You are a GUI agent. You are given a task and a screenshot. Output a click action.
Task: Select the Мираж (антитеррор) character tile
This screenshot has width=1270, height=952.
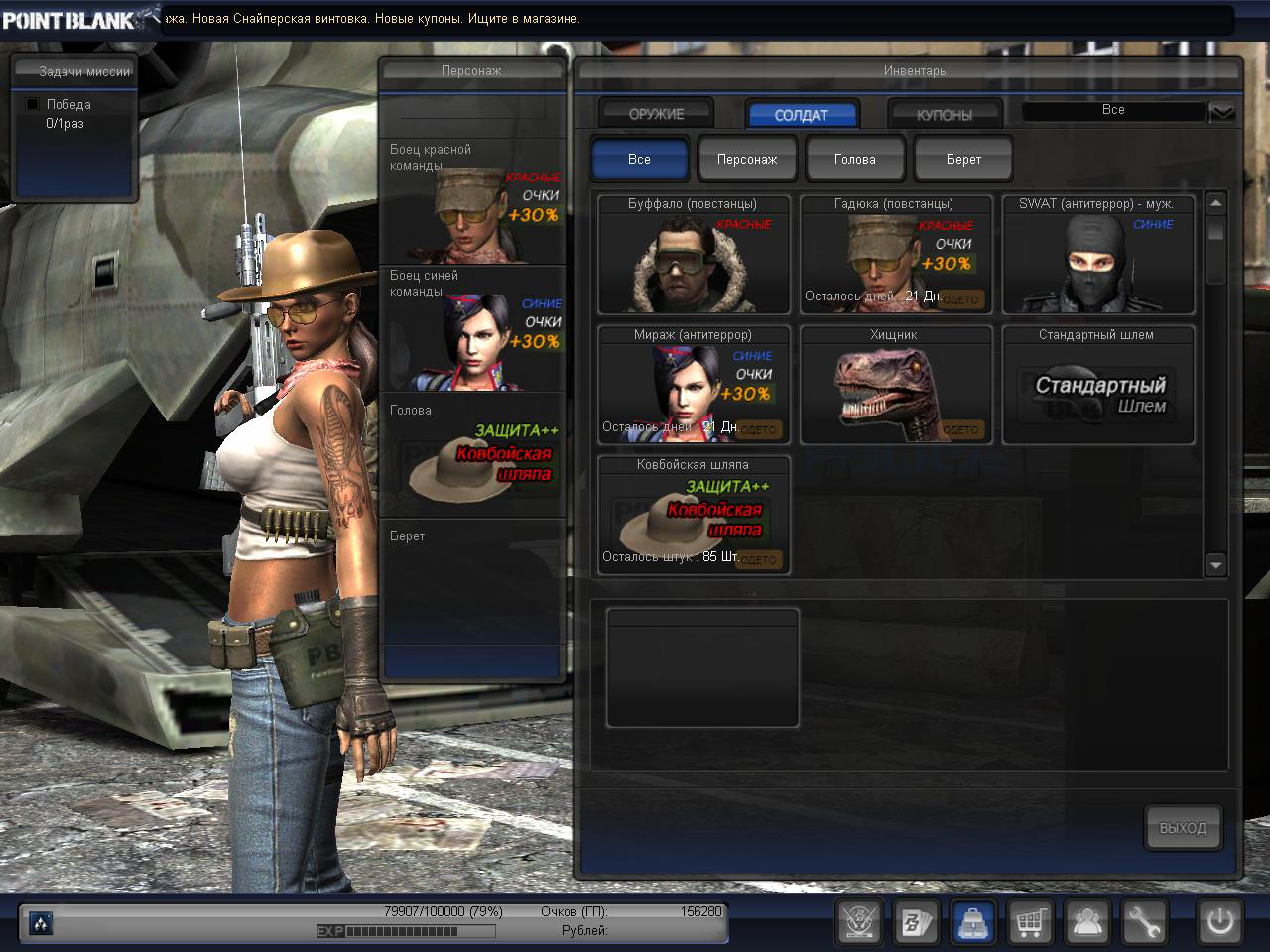[x=694, y=386]
